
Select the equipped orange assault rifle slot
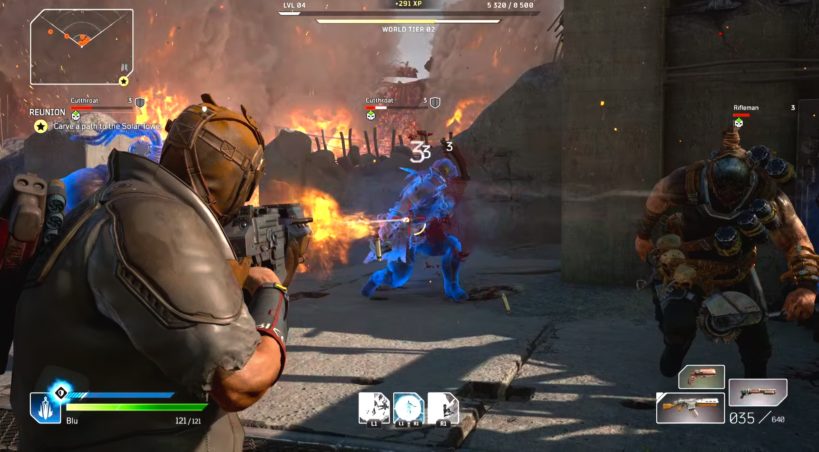[x=690, y=408]
